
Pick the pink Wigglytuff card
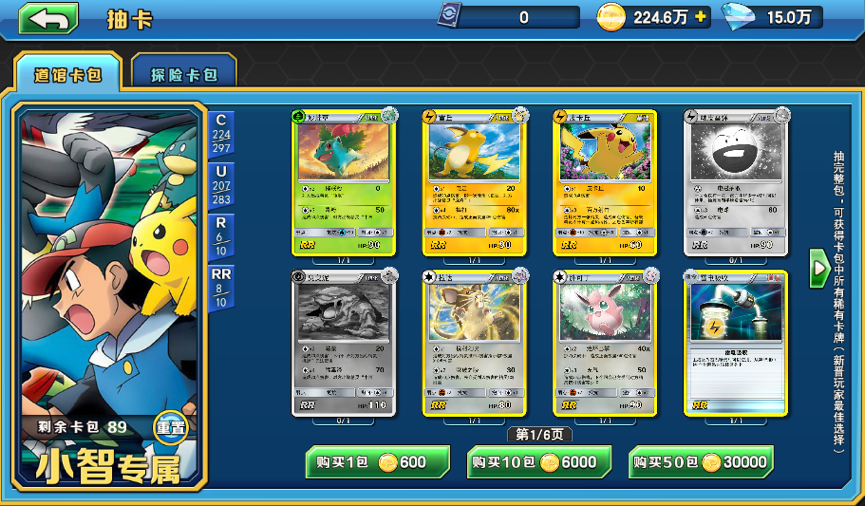(604, 343)
